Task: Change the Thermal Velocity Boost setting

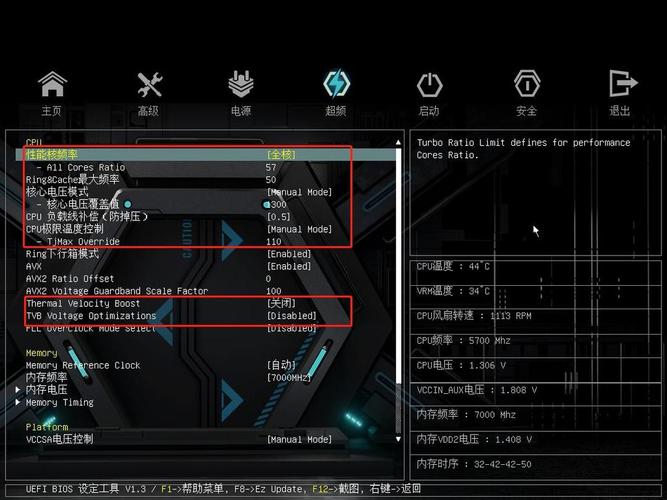Action: point(280,303)
